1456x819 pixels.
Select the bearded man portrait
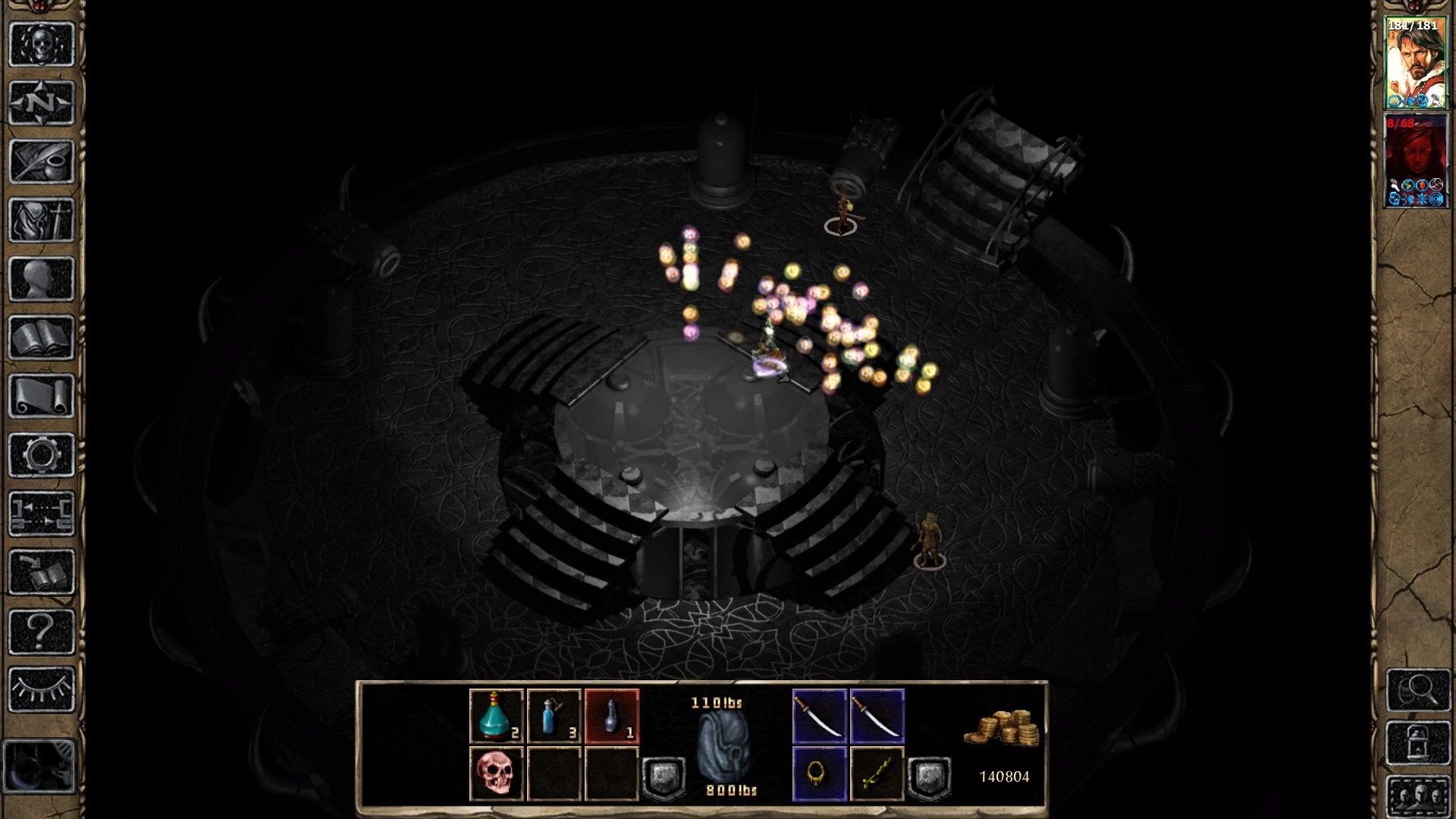pos(1414,63)
